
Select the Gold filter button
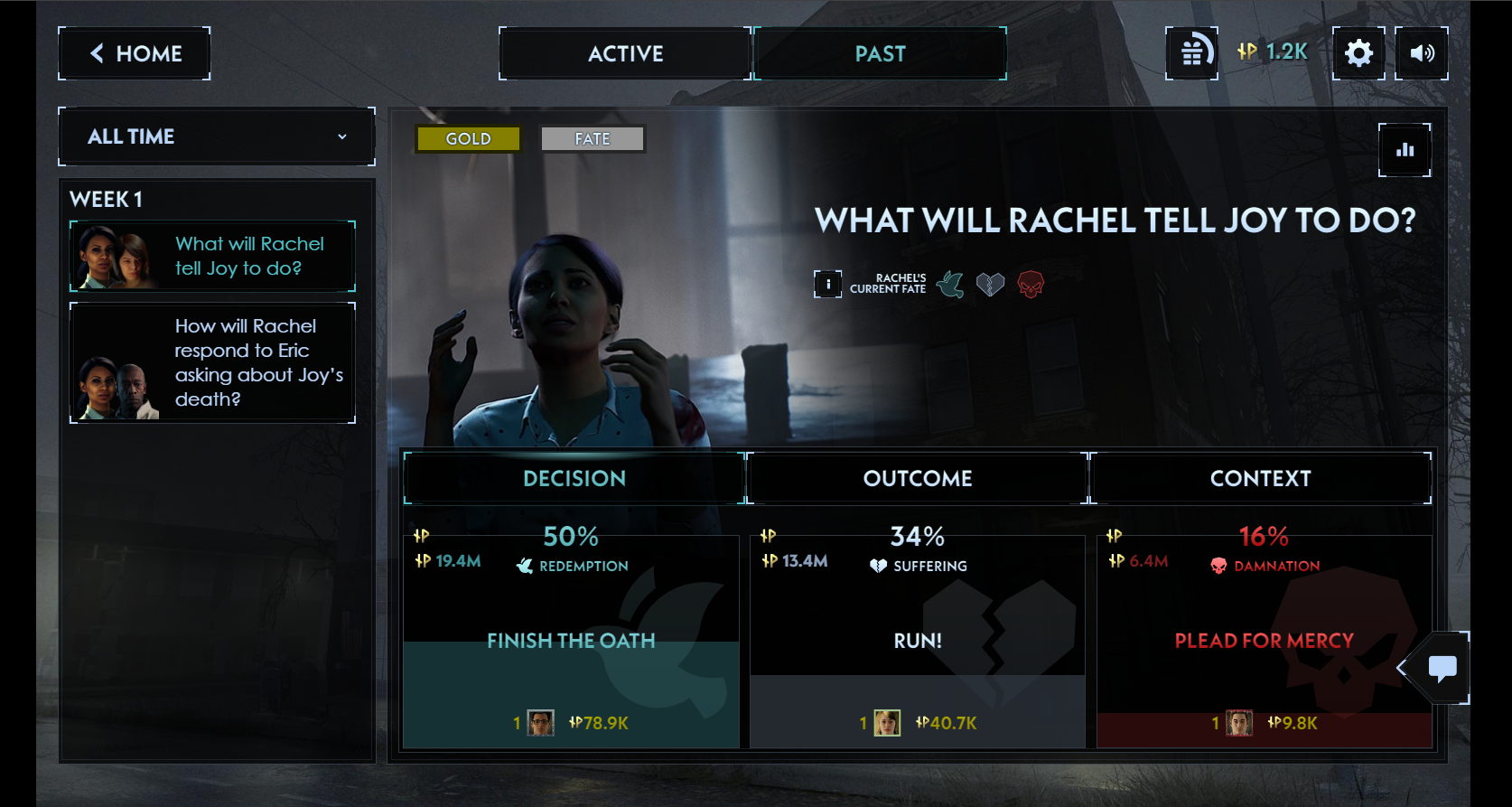(468, 138)
